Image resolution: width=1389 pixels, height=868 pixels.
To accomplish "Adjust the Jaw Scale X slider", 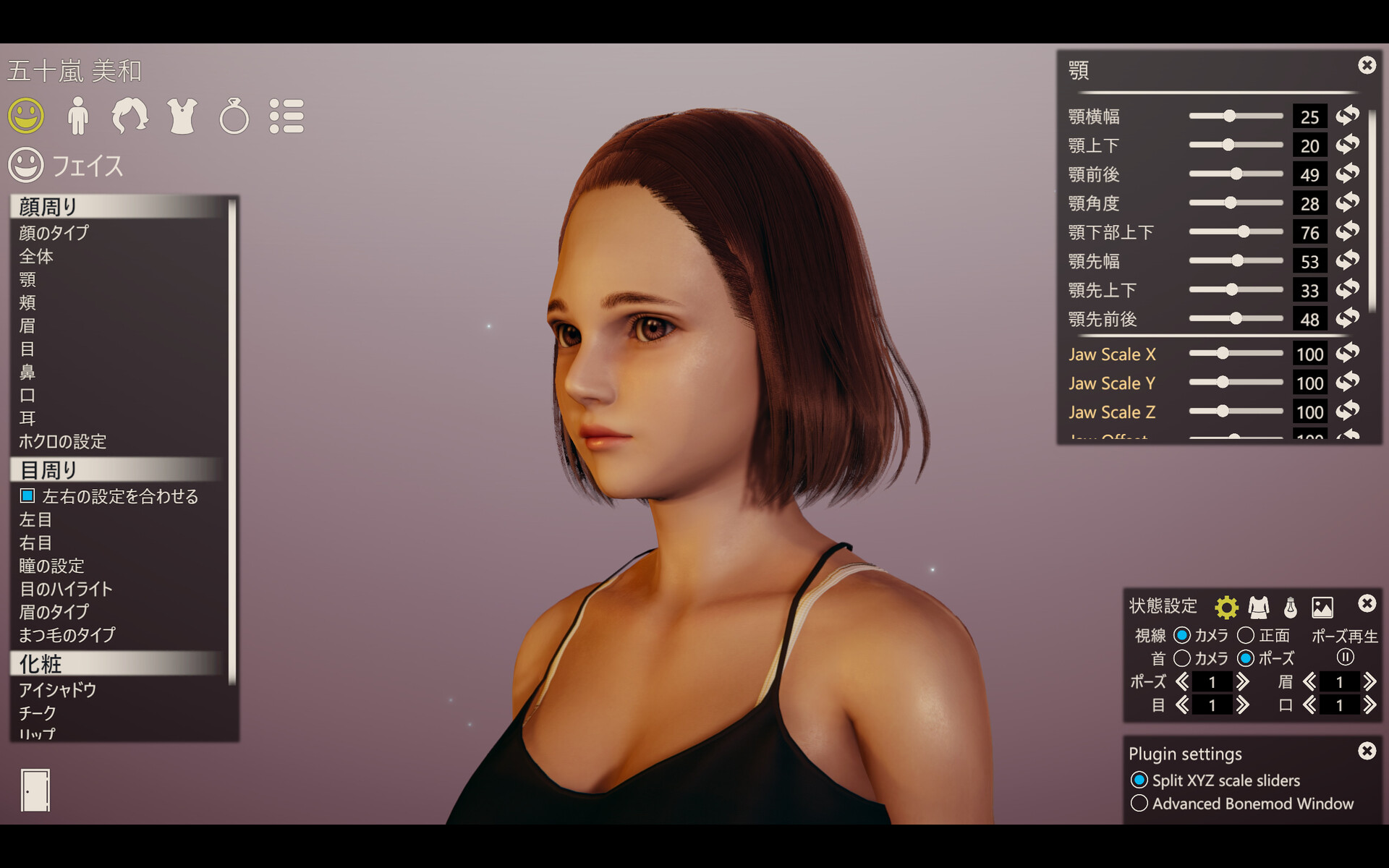I will (x=1223, y=354).
